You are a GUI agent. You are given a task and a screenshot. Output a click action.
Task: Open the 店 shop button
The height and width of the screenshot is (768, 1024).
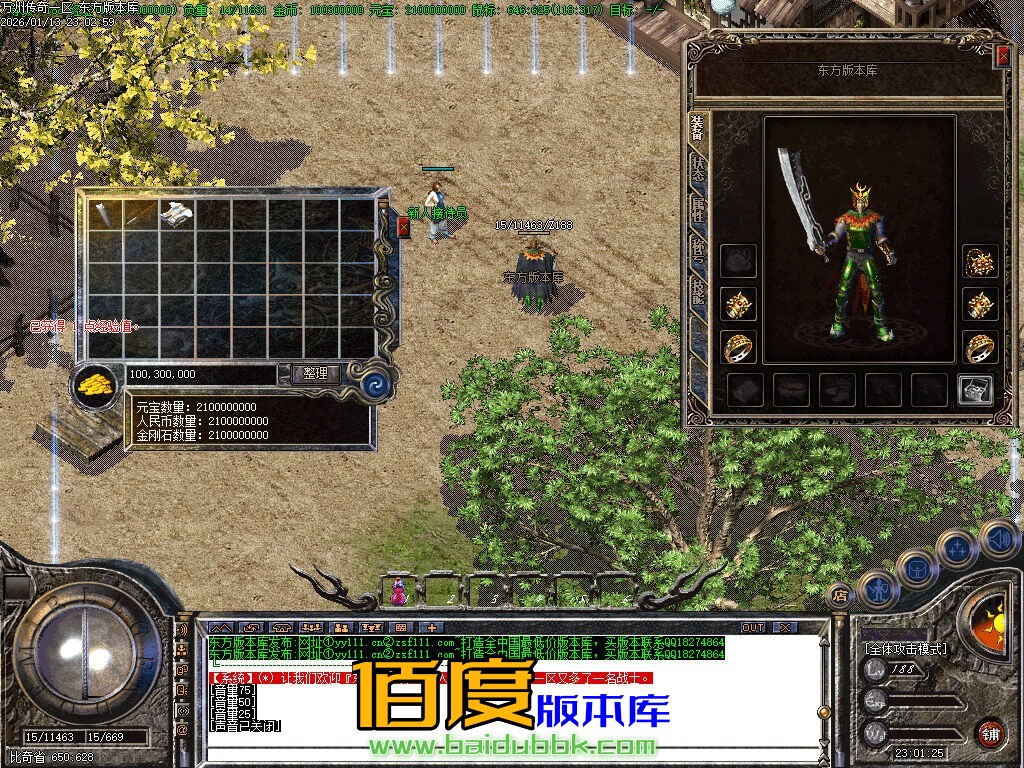(840, 594)
